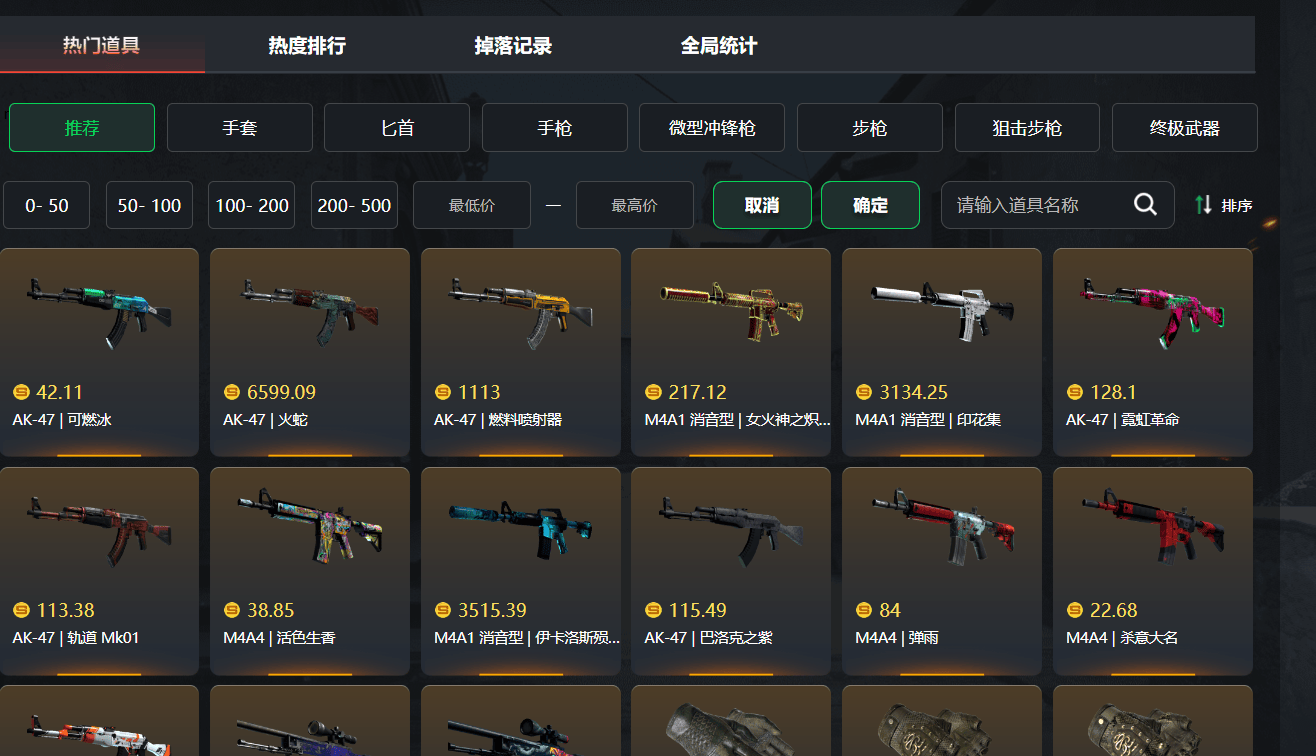1316x756 pixels.
Task: Click the coin icon beside AK-47 可燃冰 price
Action: click(21, 391)
